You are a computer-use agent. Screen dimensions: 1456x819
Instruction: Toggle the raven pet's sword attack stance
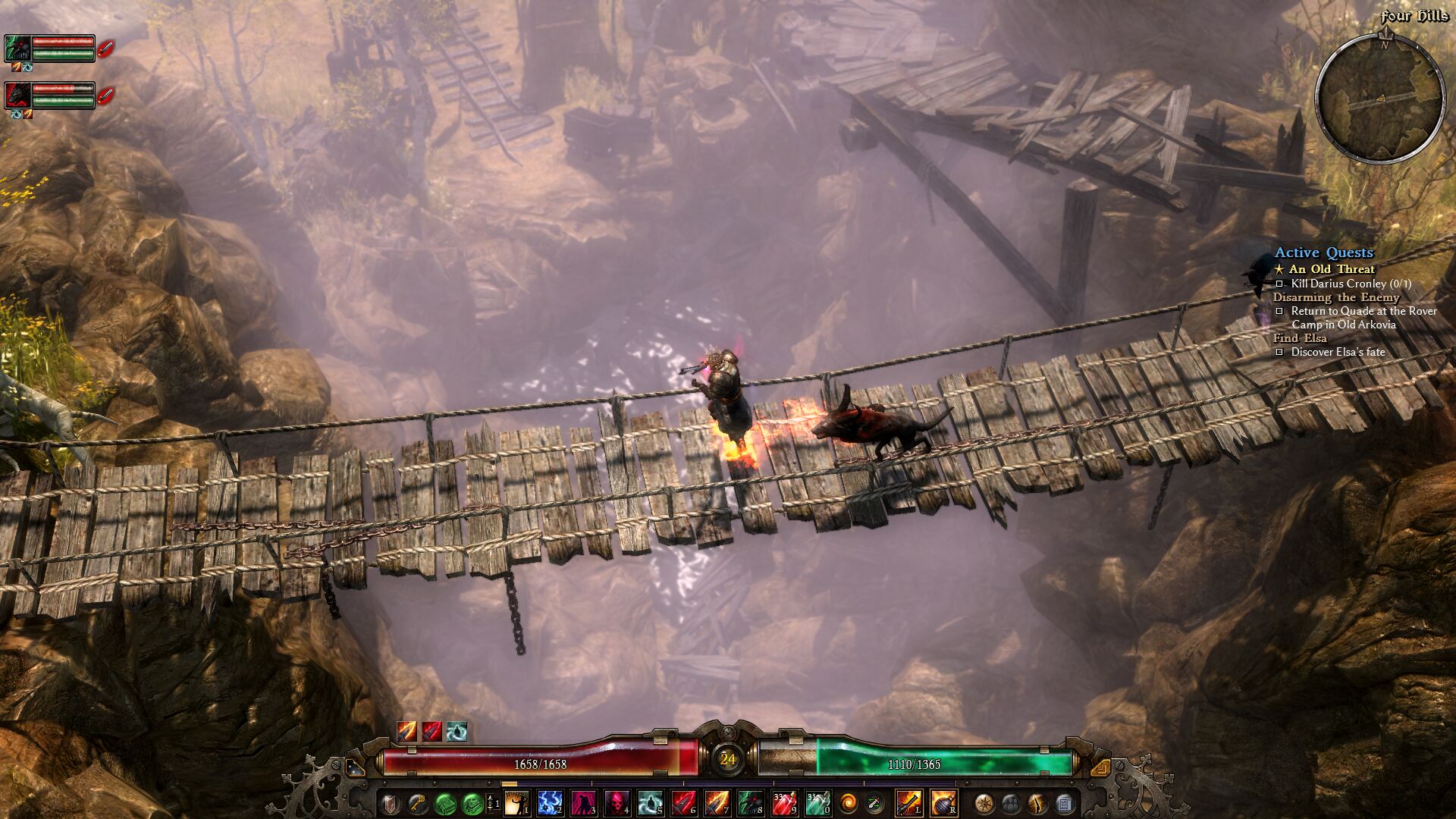107,49
